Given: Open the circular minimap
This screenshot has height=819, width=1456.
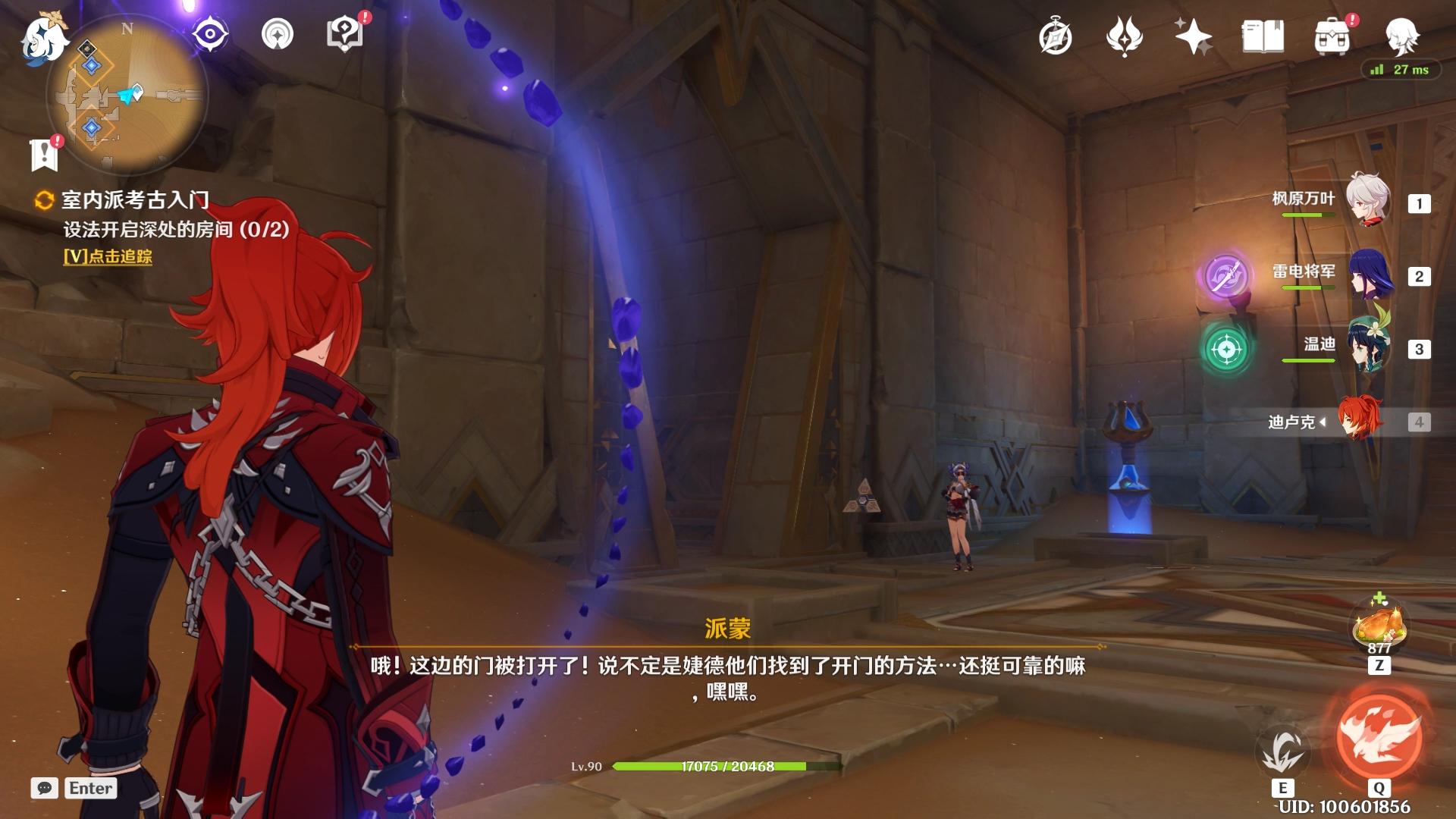Looking at the screenshot, I should tap(127, 96).
